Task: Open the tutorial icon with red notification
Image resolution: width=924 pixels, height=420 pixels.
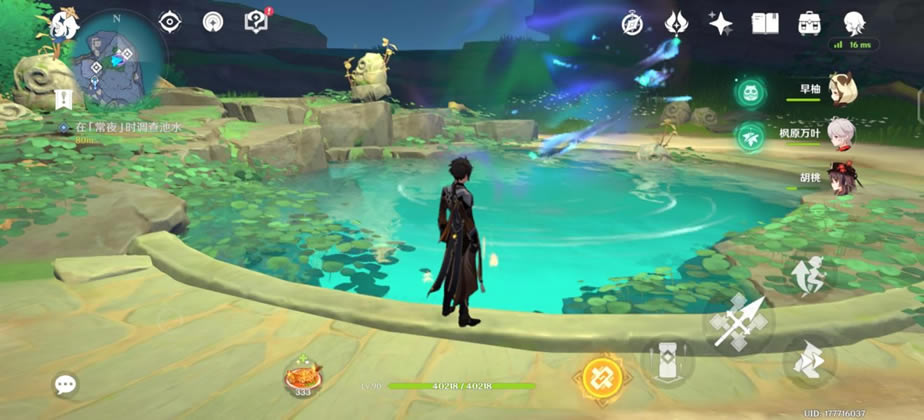Action: [257, 21]
